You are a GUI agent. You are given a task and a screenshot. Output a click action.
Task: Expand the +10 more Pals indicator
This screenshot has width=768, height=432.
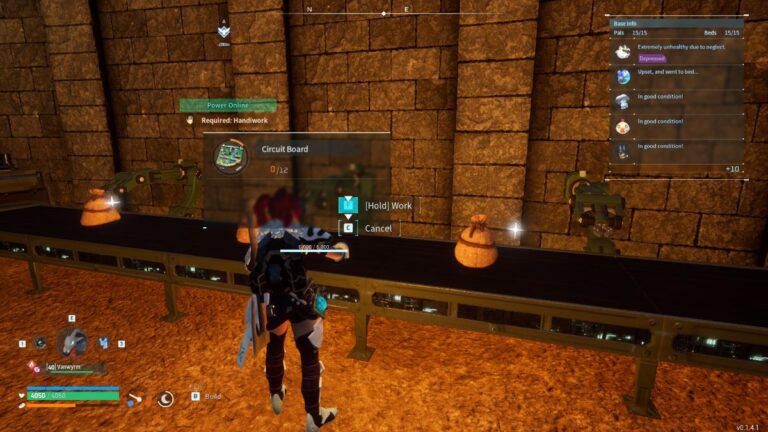[732, 169]
